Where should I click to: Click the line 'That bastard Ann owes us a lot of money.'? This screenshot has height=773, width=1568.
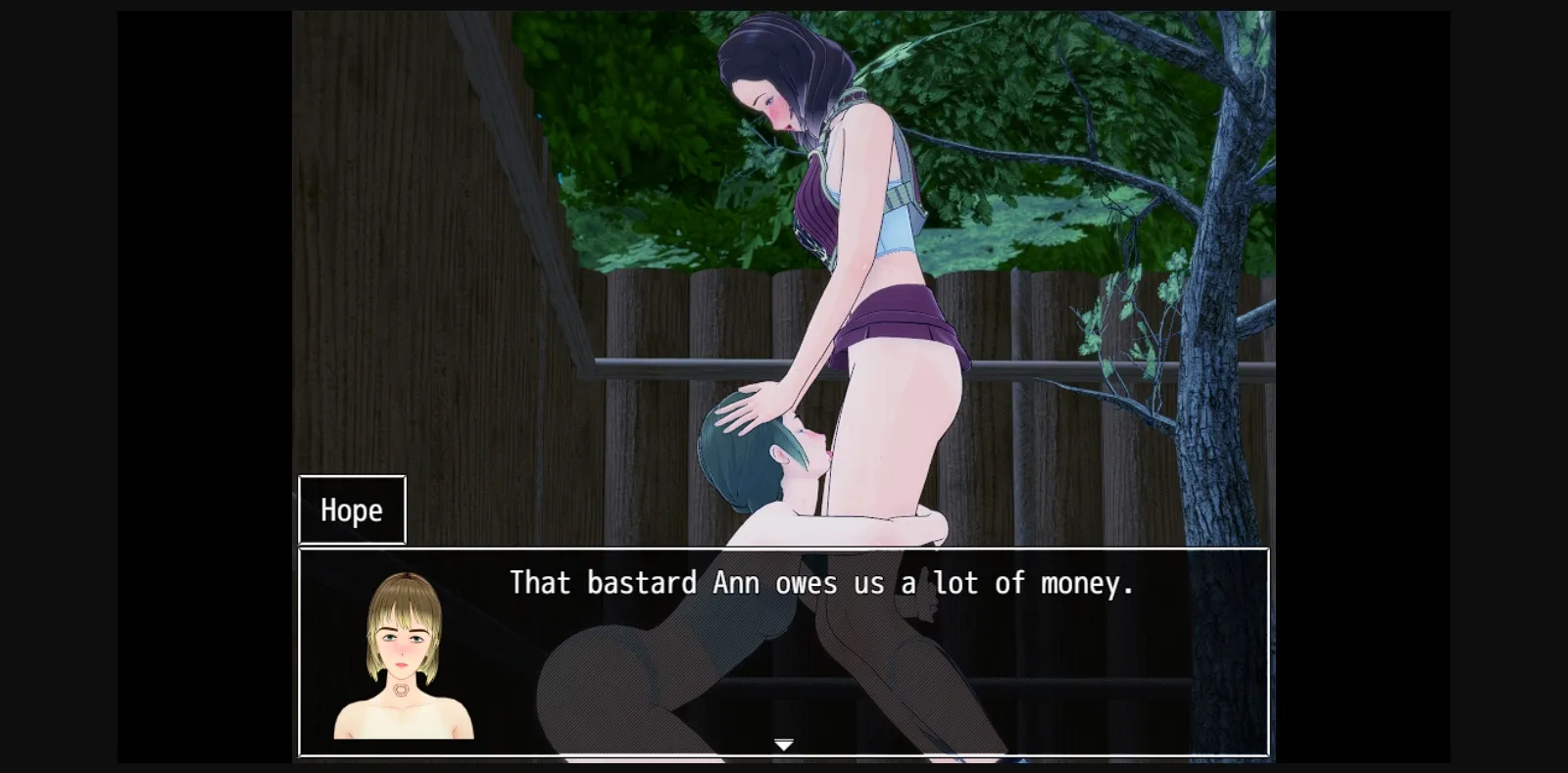tap(821, 583)
